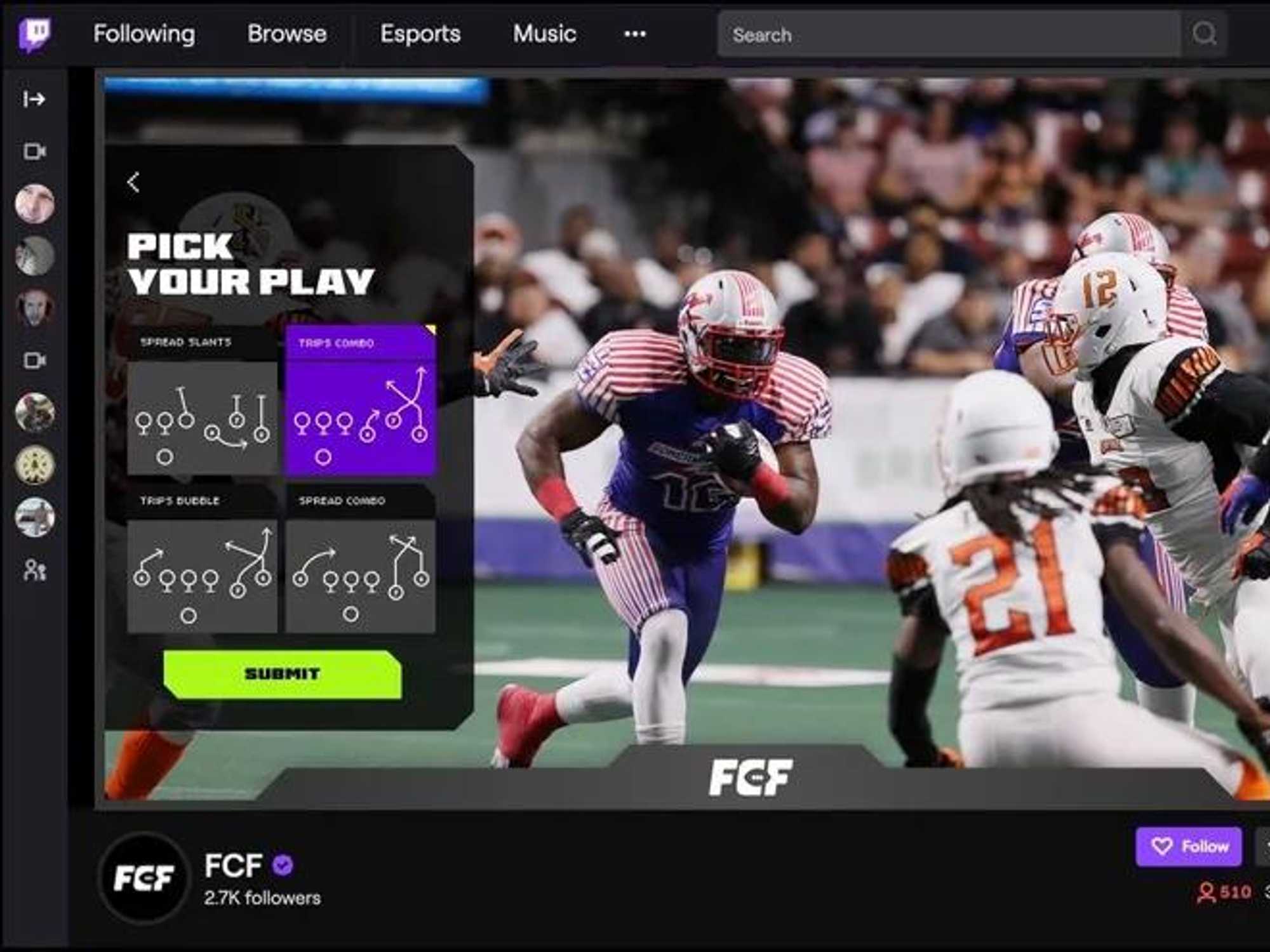The width and height of the screenshot is (1270, 952).
Task: Click the verified badge next to FCF
Action: (281, 864)
